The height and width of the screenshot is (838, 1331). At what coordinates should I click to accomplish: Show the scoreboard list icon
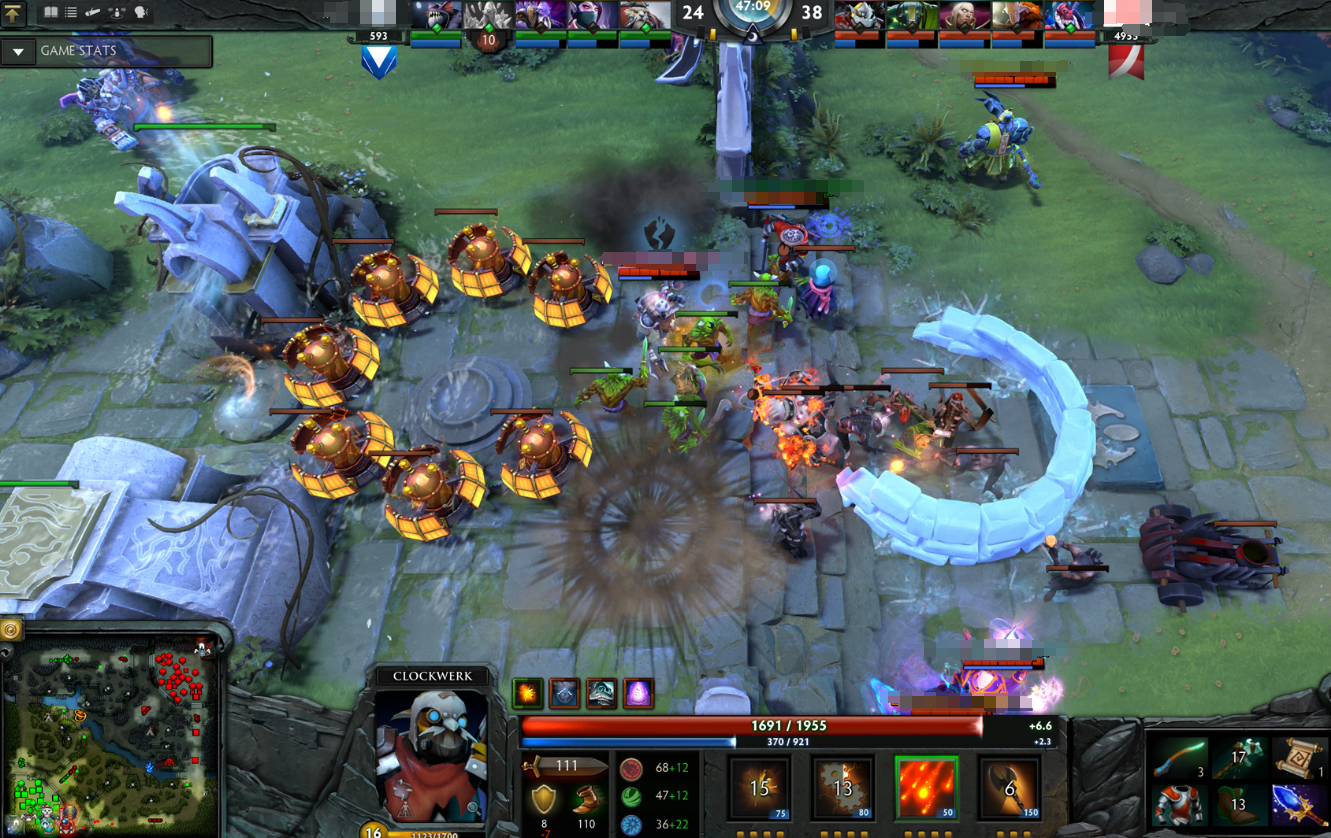(x=71, y=13)
